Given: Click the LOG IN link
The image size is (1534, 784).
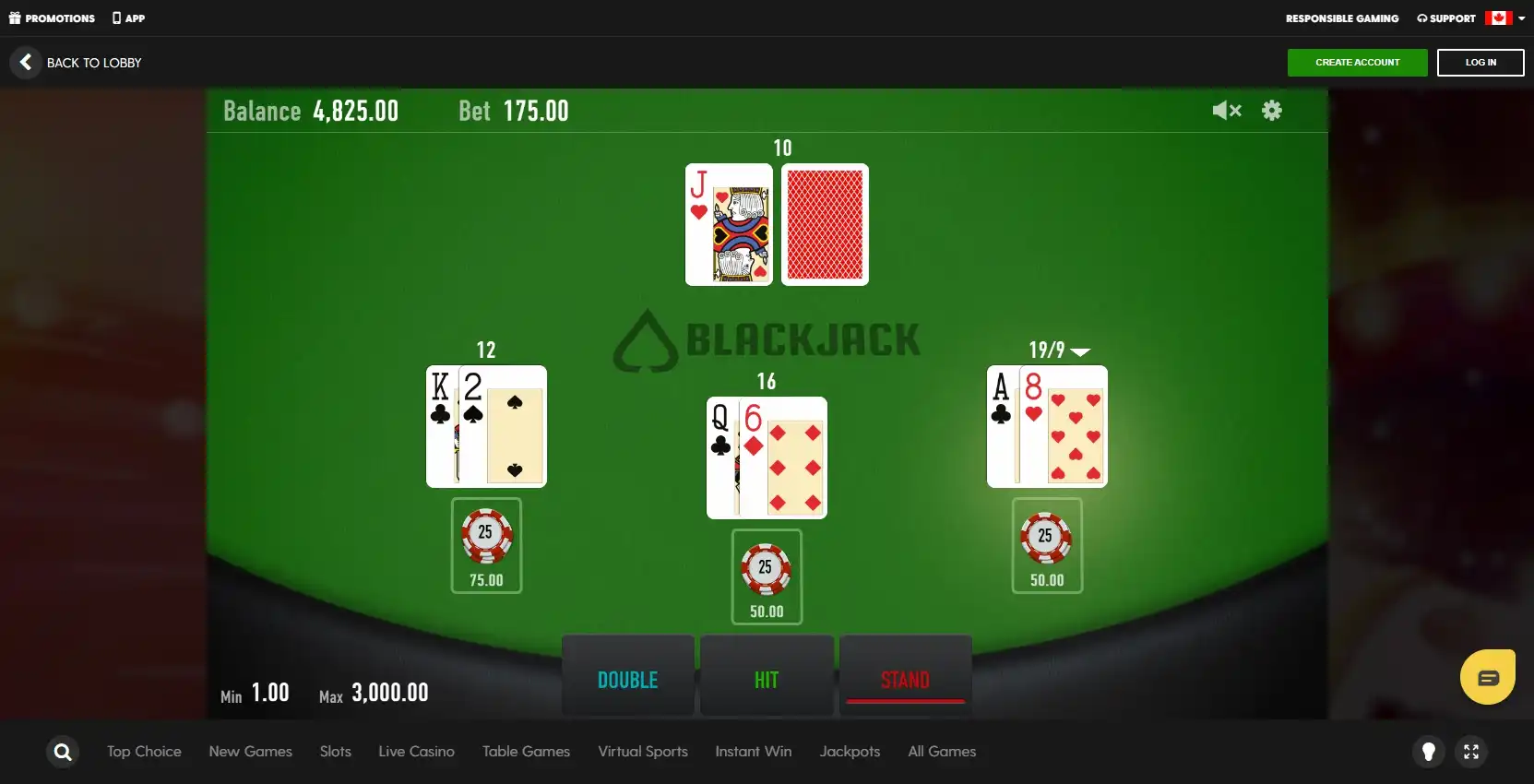Looking at the screenshot, I should coord(1480,62).
